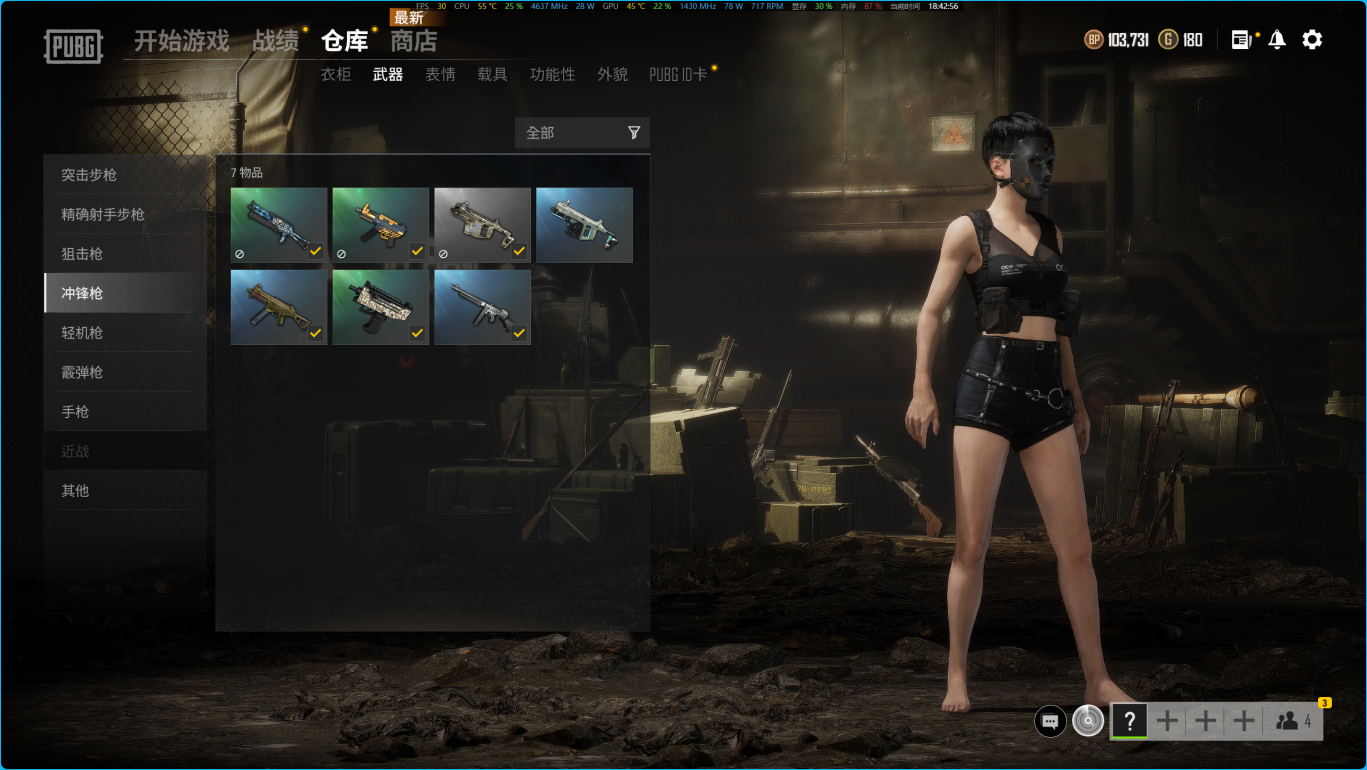
Task: Select the 其他 other category
Action: 75,491
